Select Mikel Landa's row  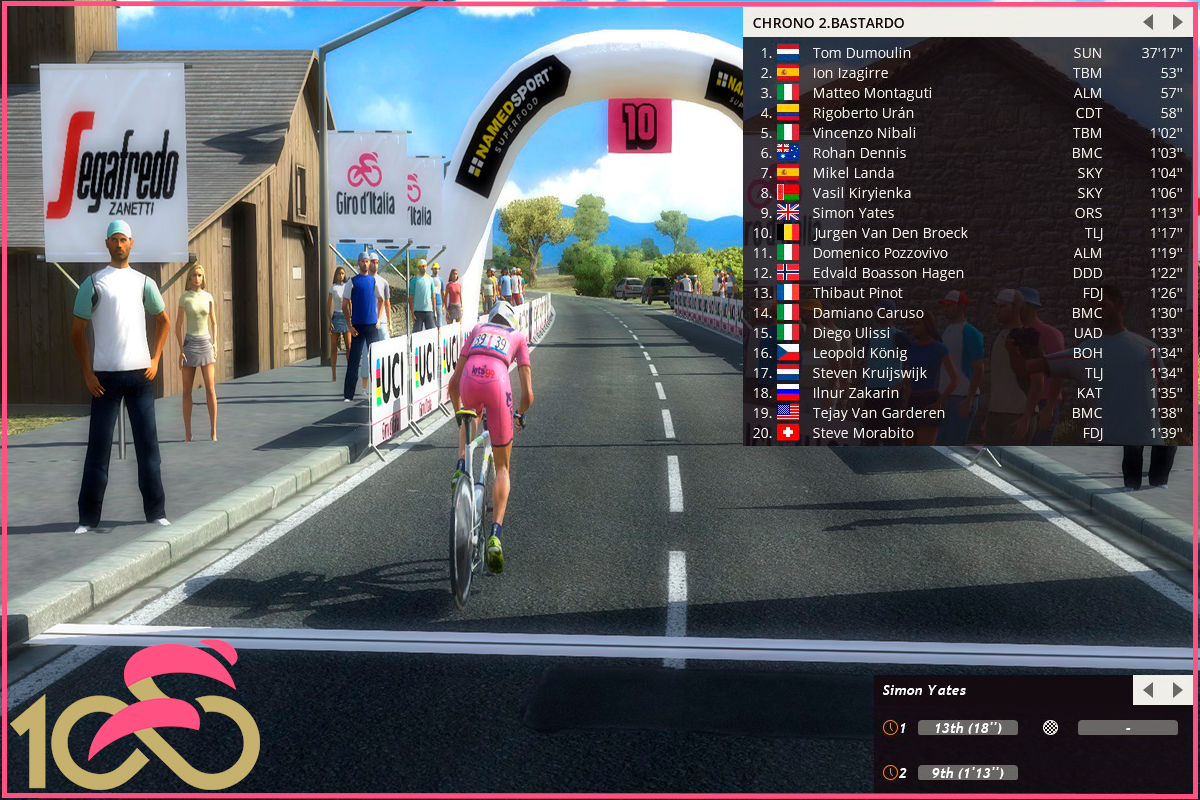pos(853,173)
